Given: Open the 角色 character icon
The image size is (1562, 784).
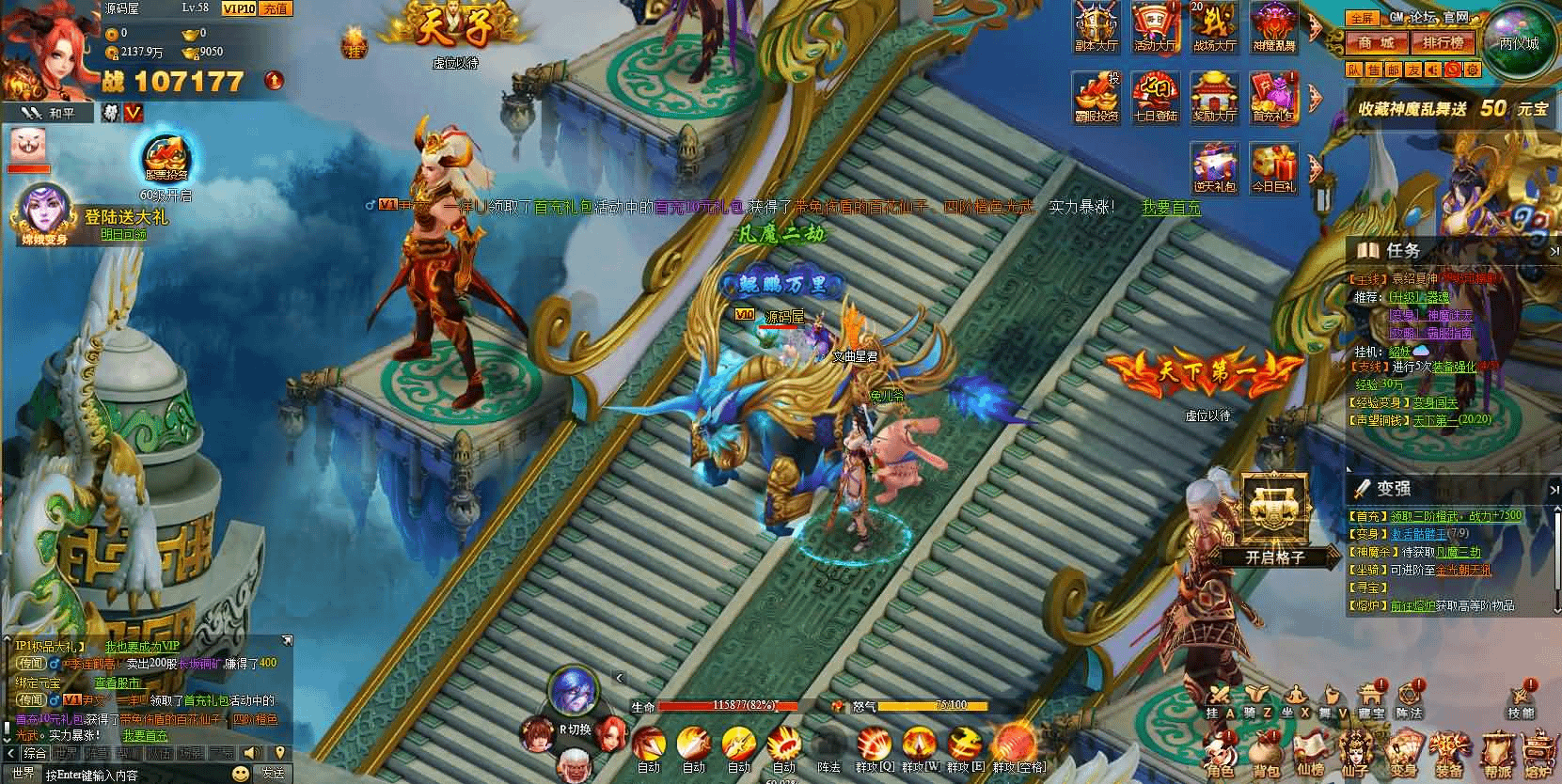Looking at the screenshot, I should tap(1221, 753).
